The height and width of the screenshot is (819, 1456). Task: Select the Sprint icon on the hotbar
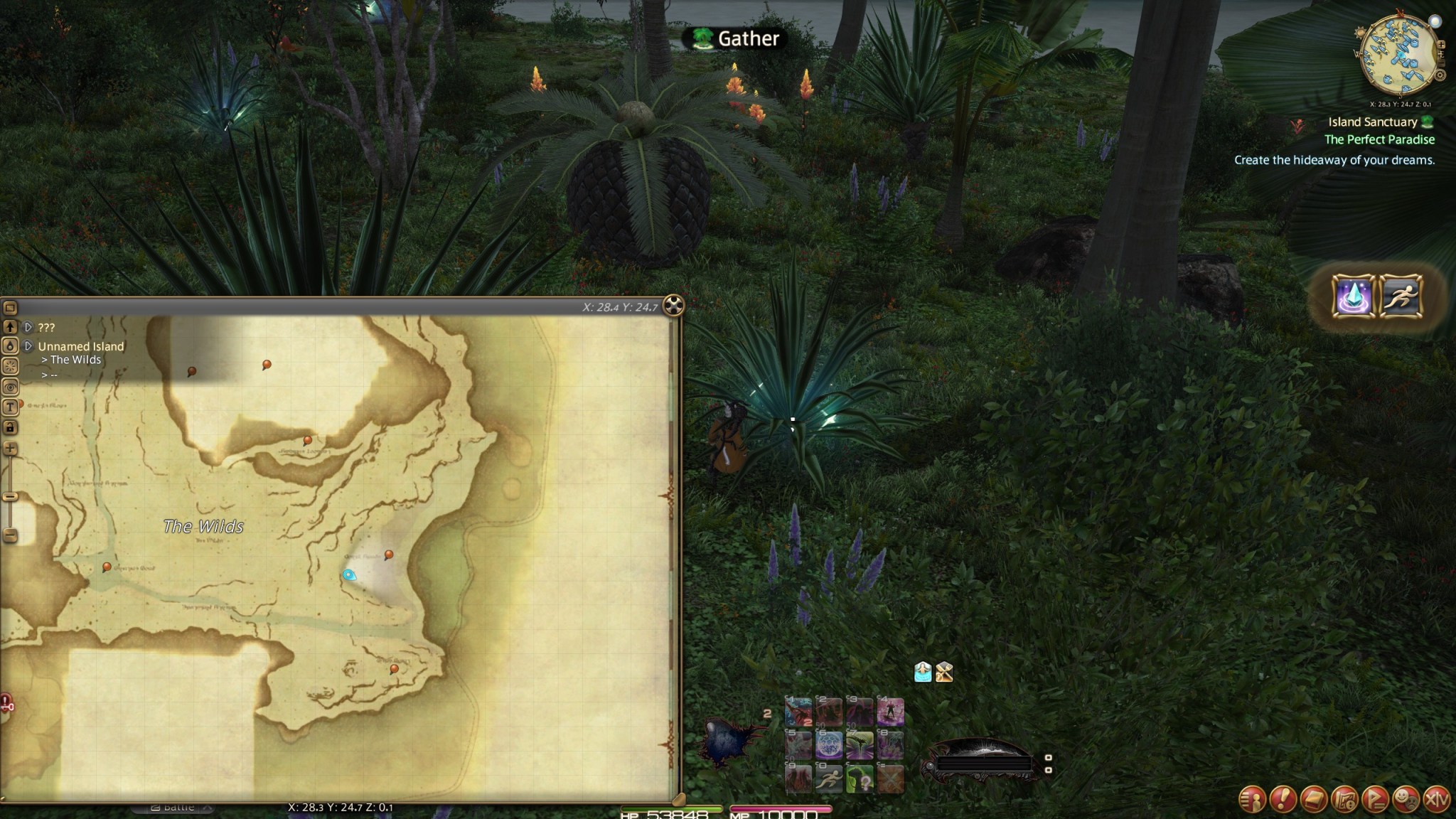(830, 778)
